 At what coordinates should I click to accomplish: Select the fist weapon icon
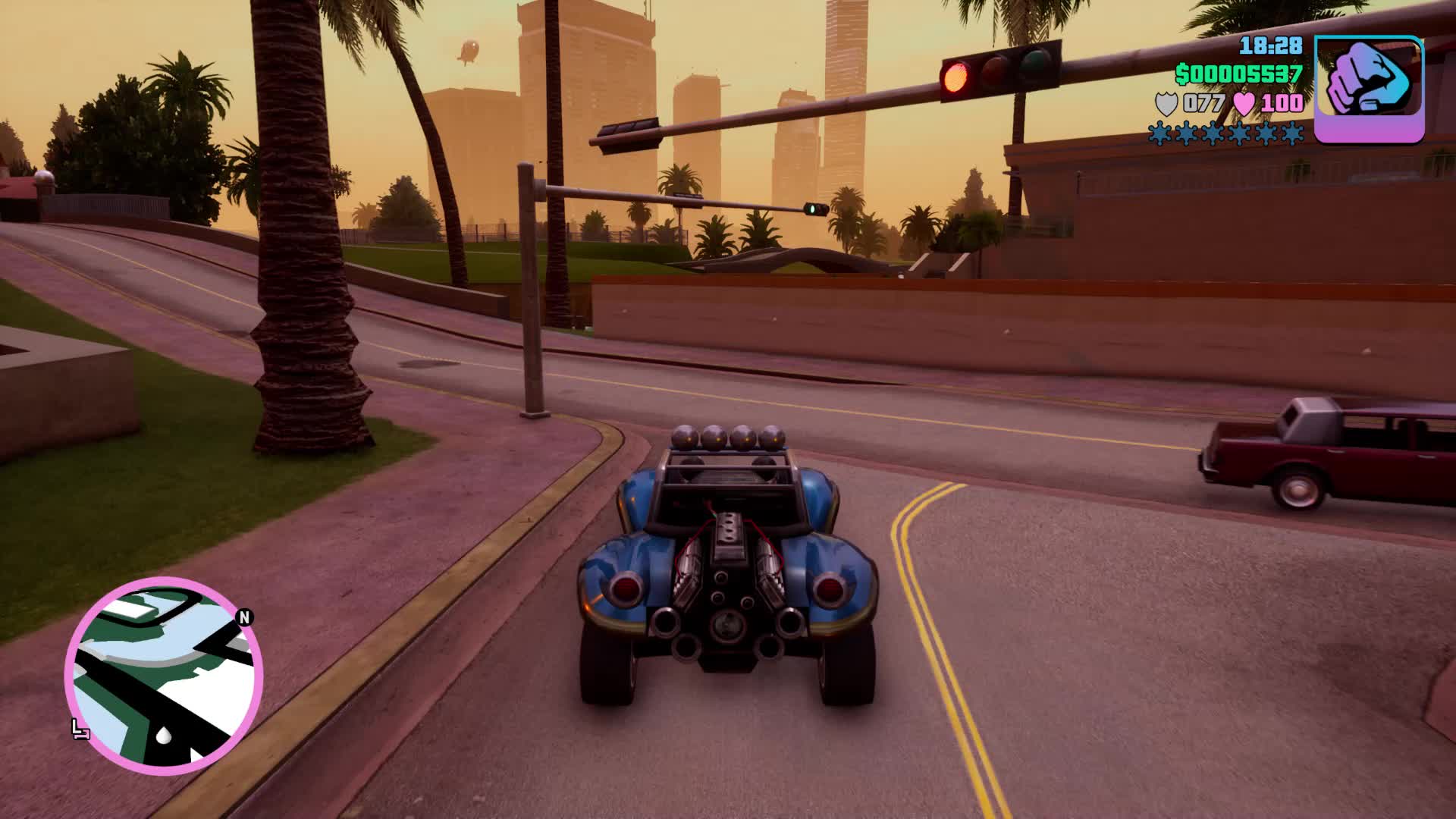point(1368,89)
